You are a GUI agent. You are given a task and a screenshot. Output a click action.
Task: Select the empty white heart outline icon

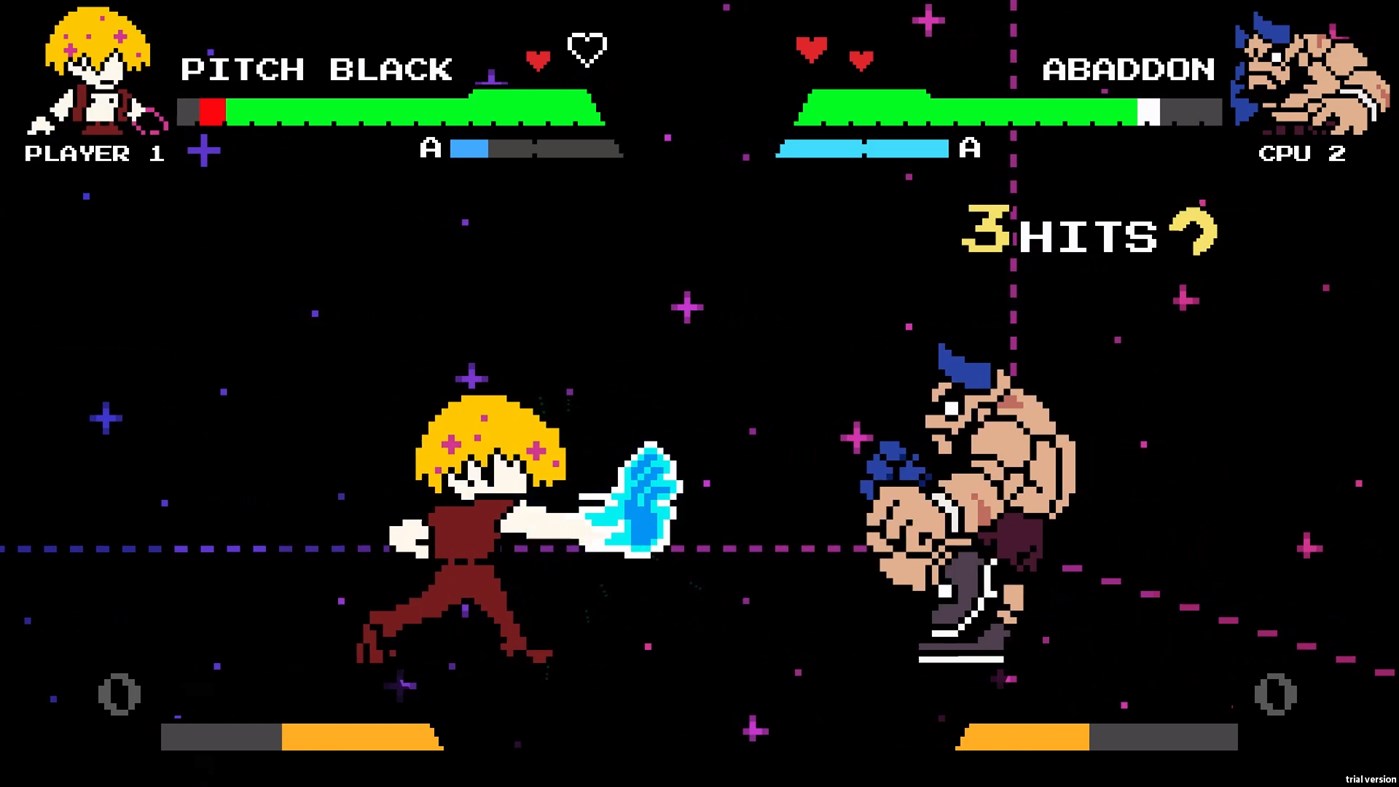[x=586, y=48]
